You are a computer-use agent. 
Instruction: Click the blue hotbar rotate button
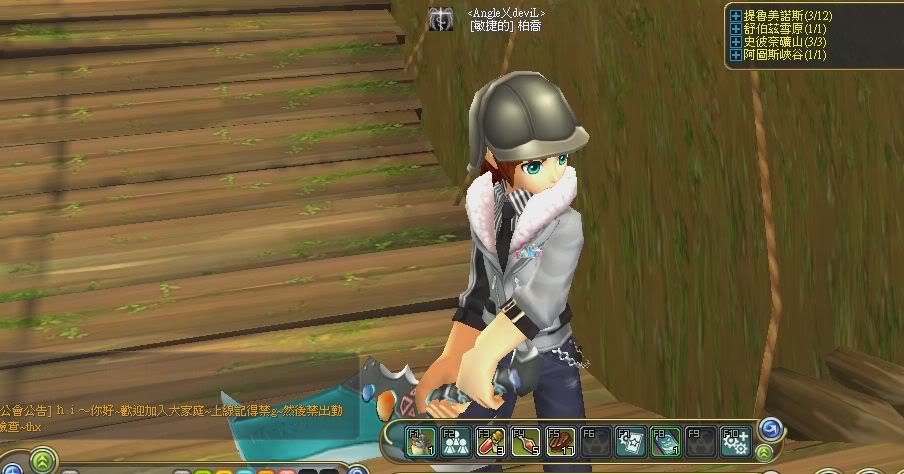click(771, 430)
